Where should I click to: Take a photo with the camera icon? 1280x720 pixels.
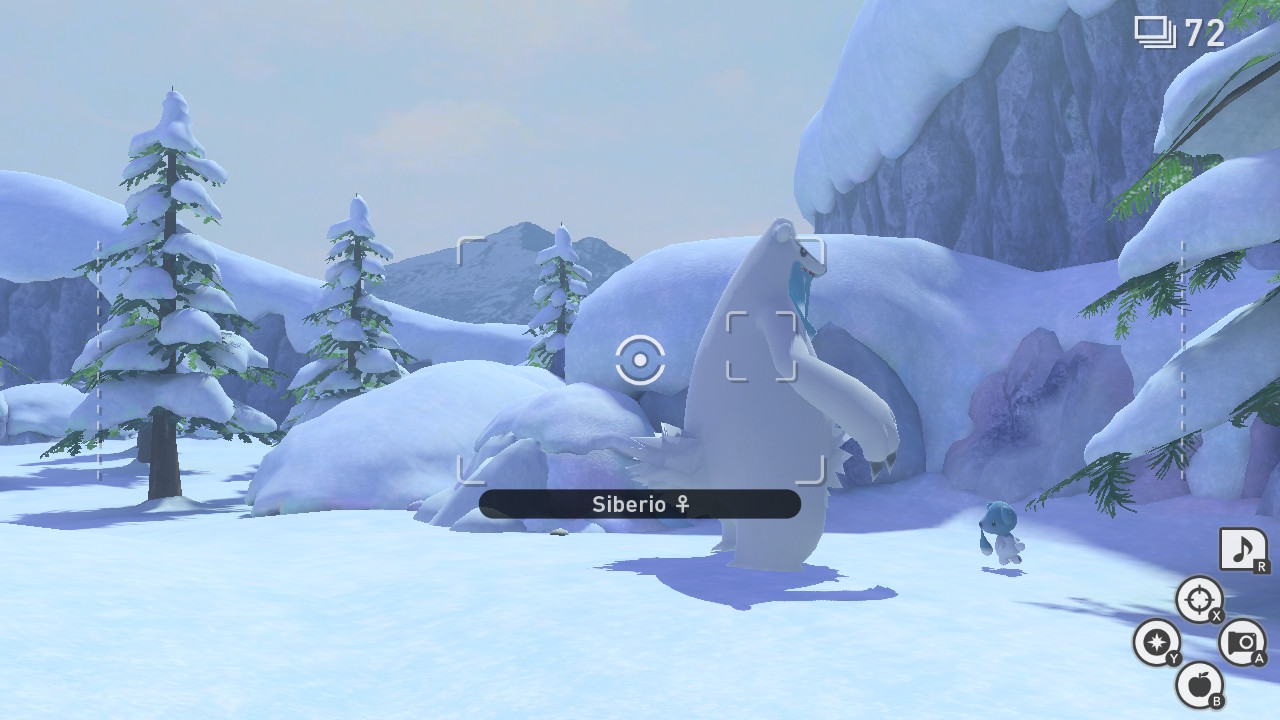coord(1241,642)
